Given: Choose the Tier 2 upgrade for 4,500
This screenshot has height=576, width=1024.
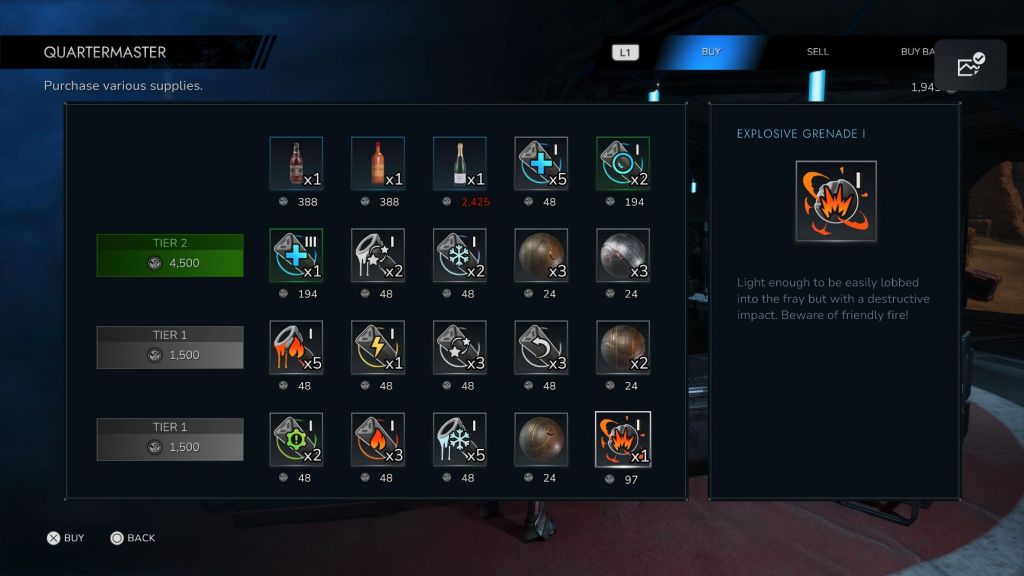Looking at the screenshot, I should [x=170, y=255].
